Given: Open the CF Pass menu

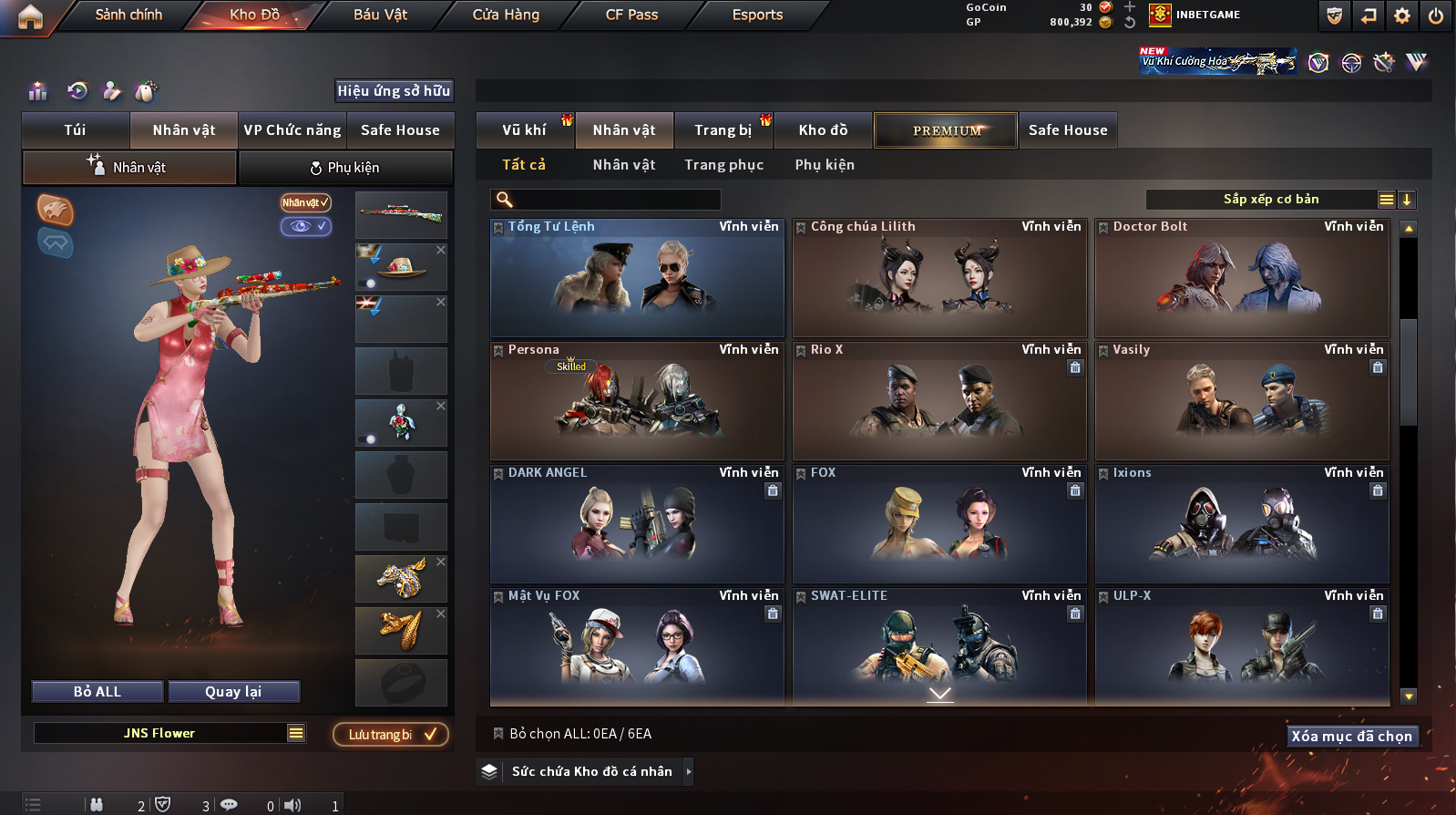Looking at the screenshot, I should (631, 15).
